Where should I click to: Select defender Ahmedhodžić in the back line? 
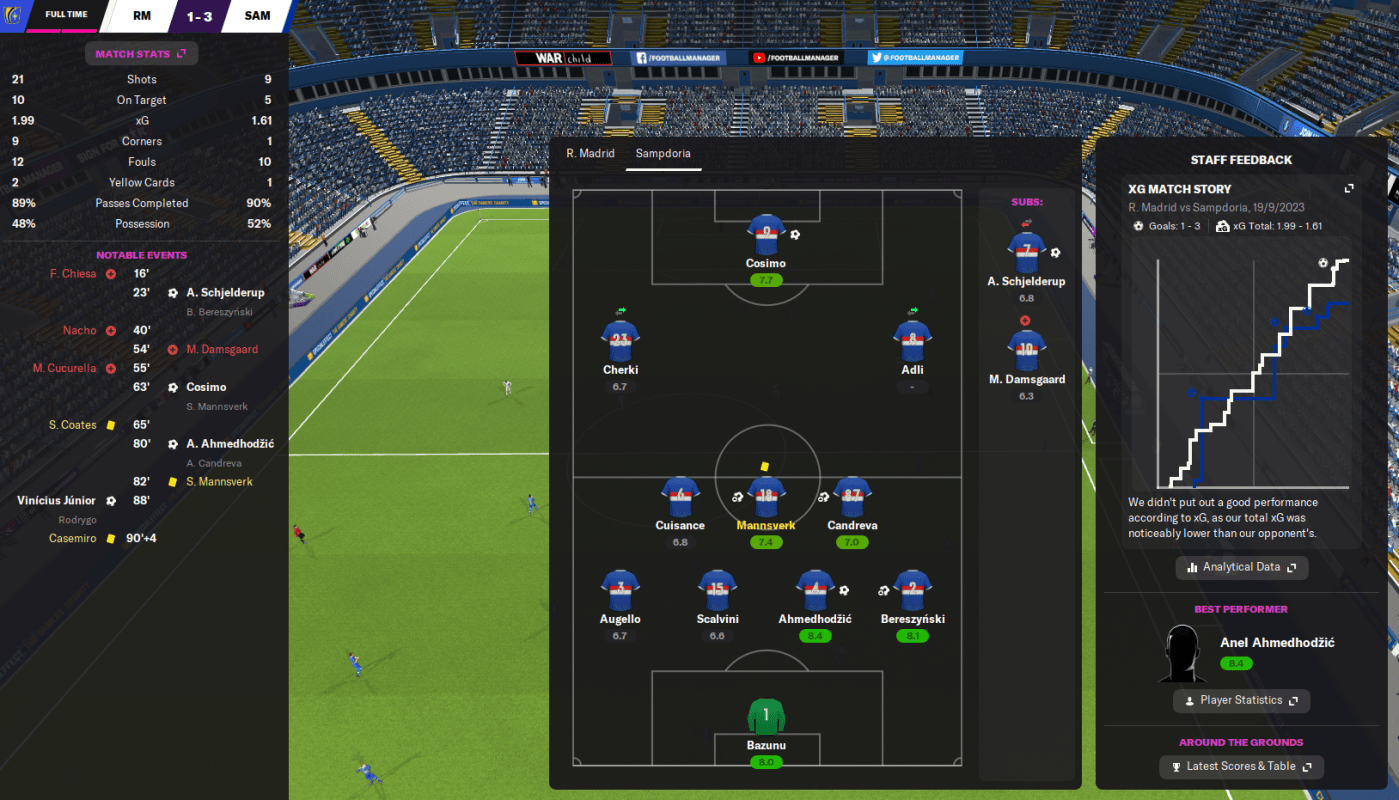[815, 591]
